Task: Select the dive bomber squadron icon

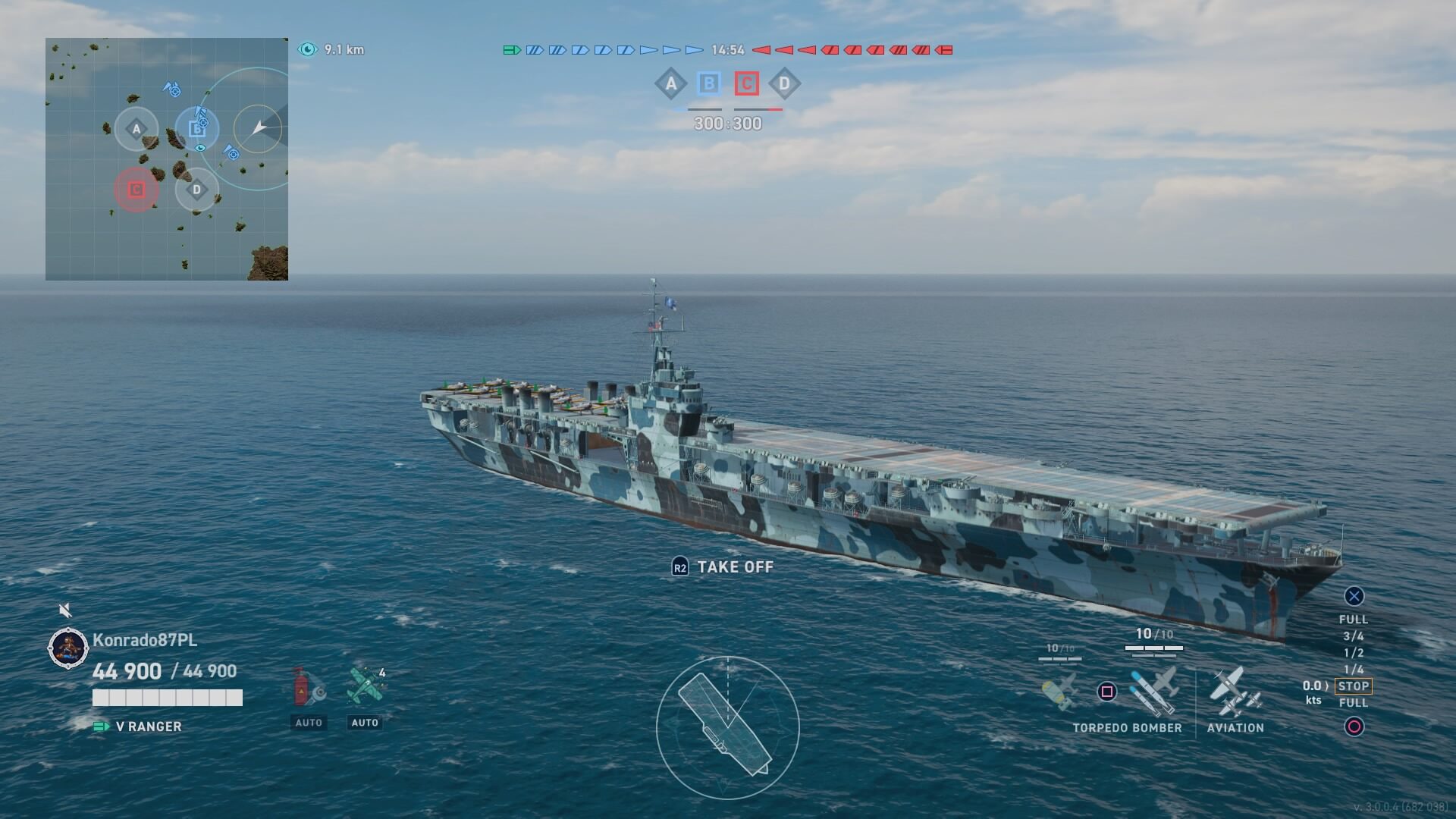Action: (x=1059, y=690)
